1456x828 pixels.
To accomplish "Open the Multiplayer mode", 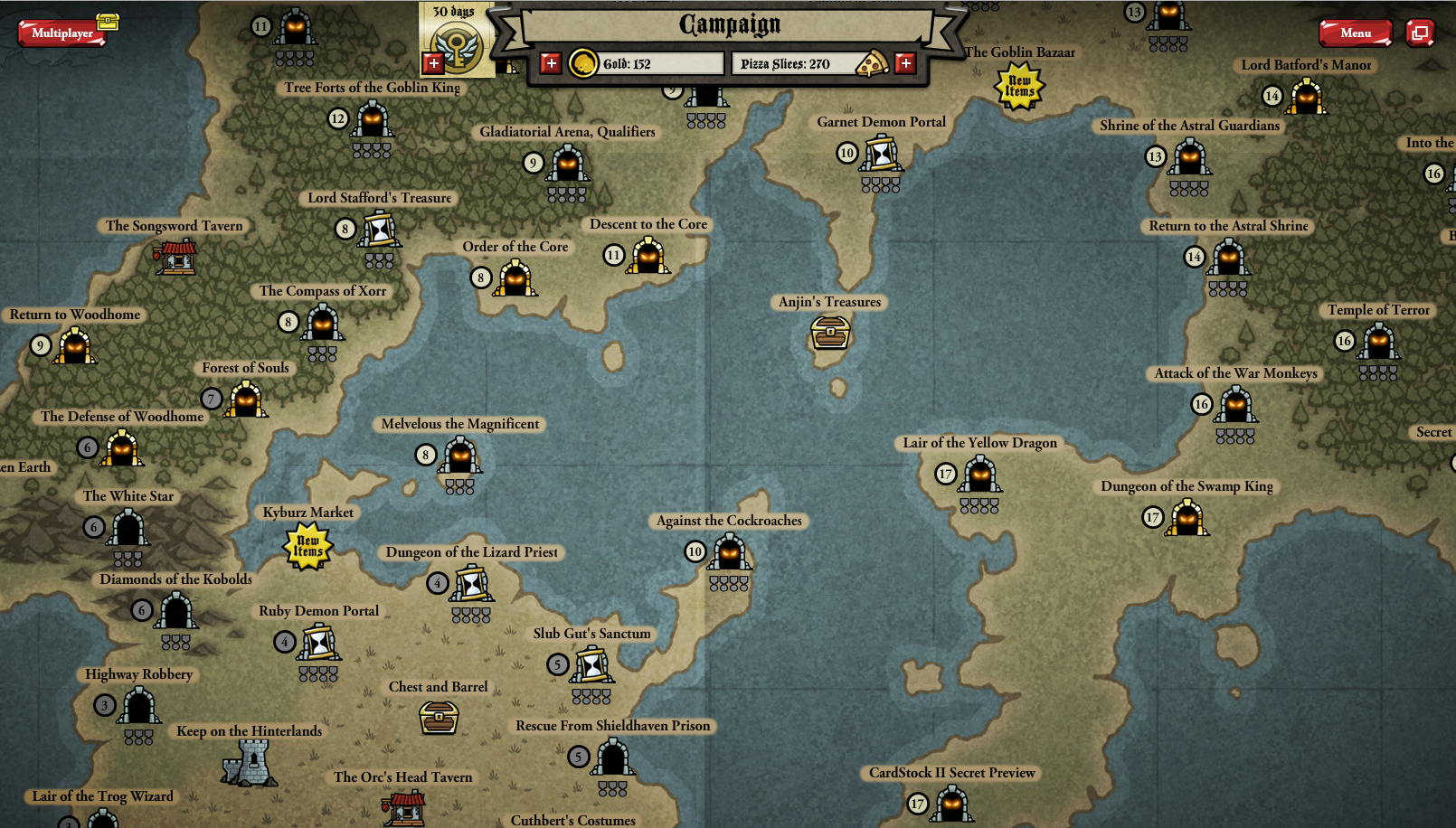I will [61, 33].
